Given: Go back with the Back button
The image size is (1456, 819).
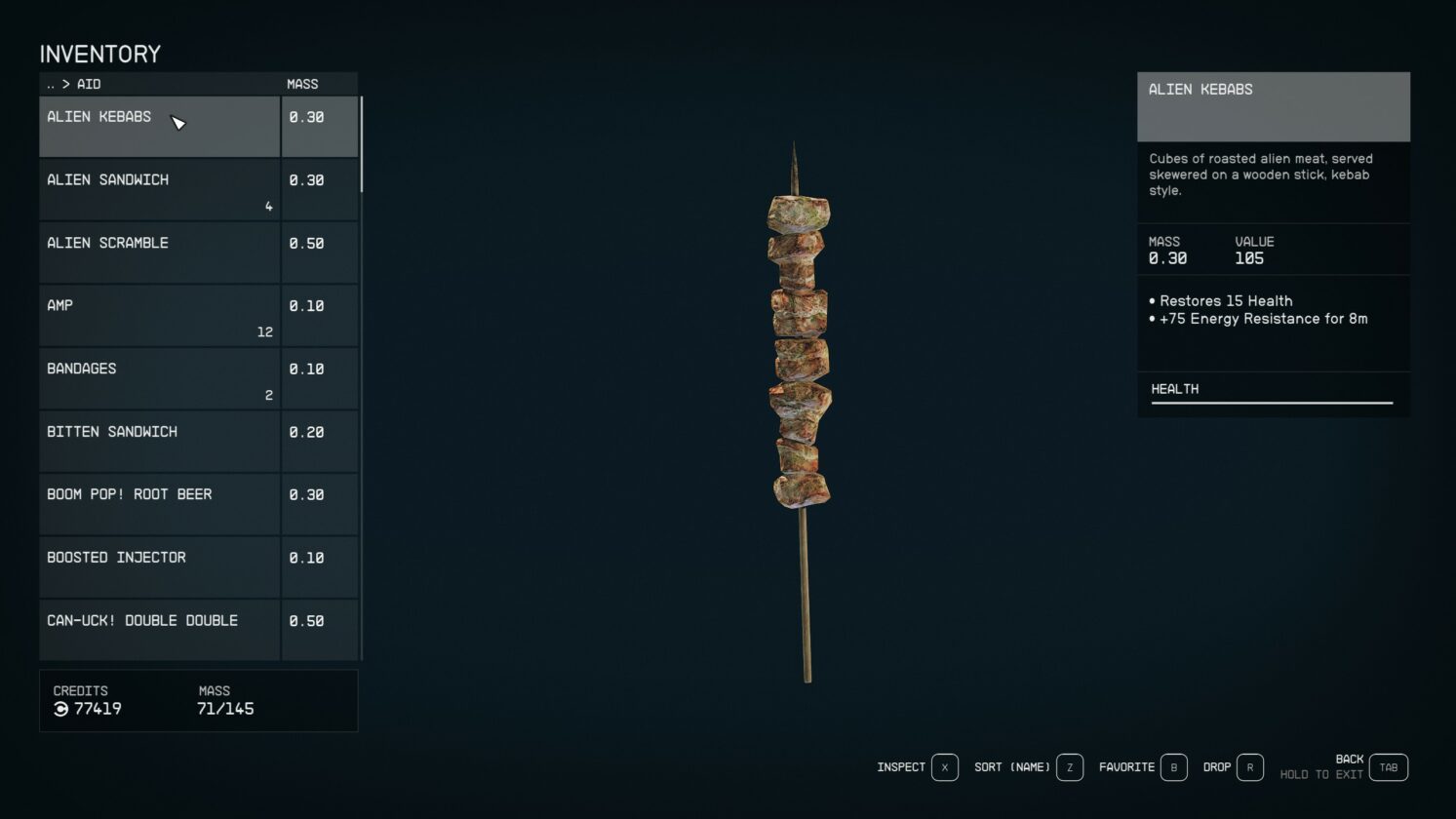Looking at the screenshot, I should click(1388, 767).
